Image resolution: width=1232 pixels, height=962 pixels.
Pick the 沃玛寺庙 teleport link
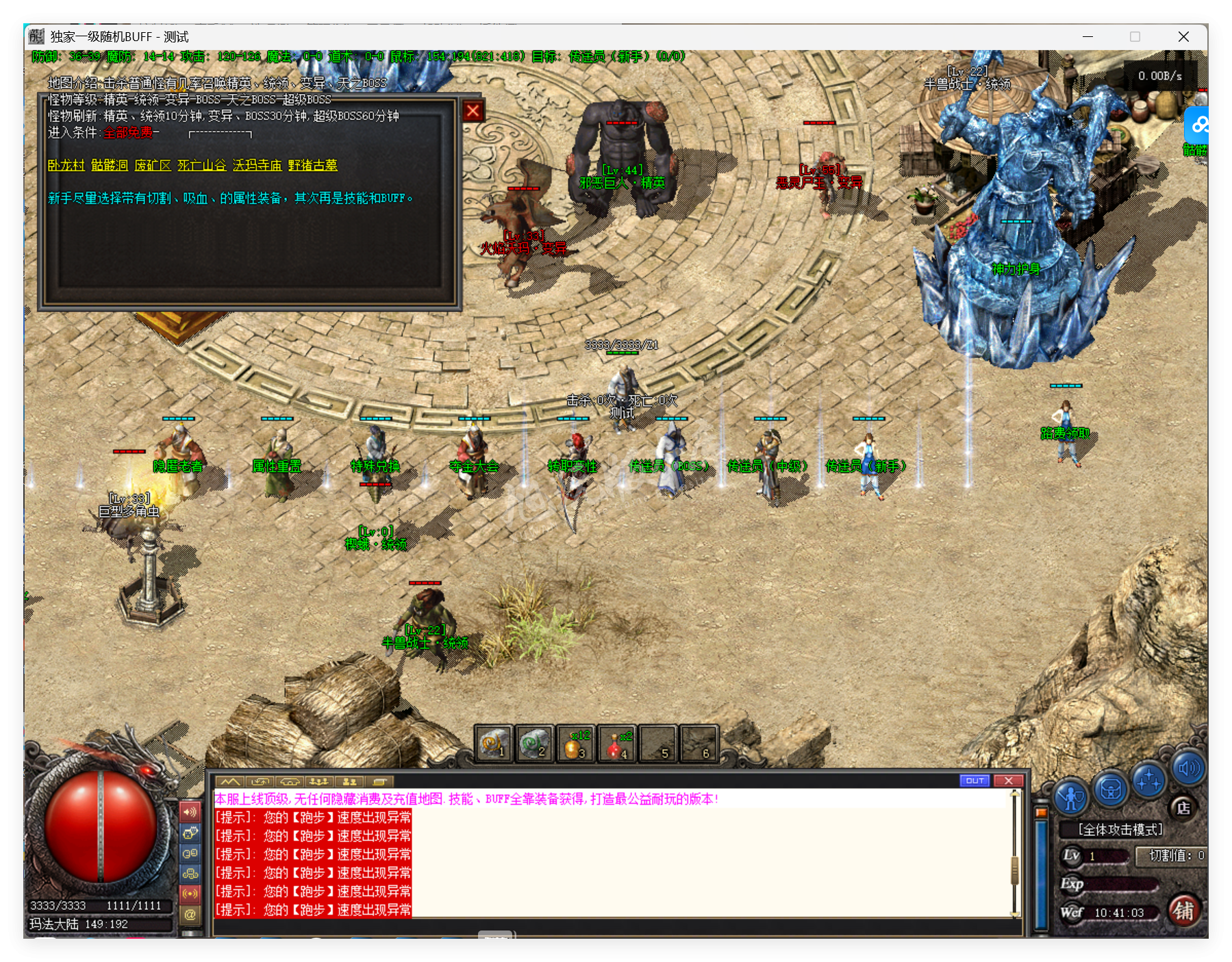[257, 165]
